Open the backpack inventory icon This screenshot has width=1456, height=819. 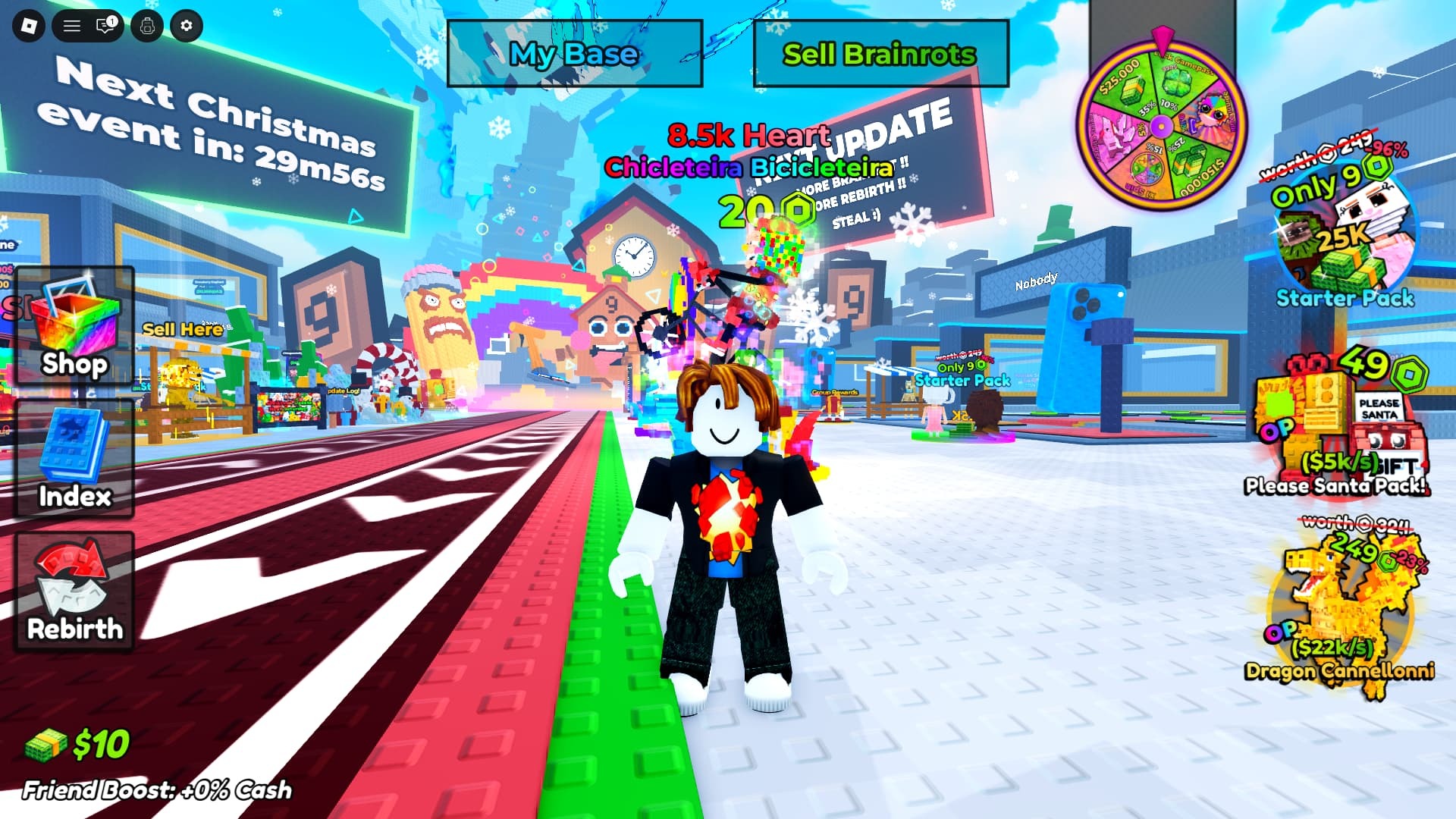[x=147, y=27]
